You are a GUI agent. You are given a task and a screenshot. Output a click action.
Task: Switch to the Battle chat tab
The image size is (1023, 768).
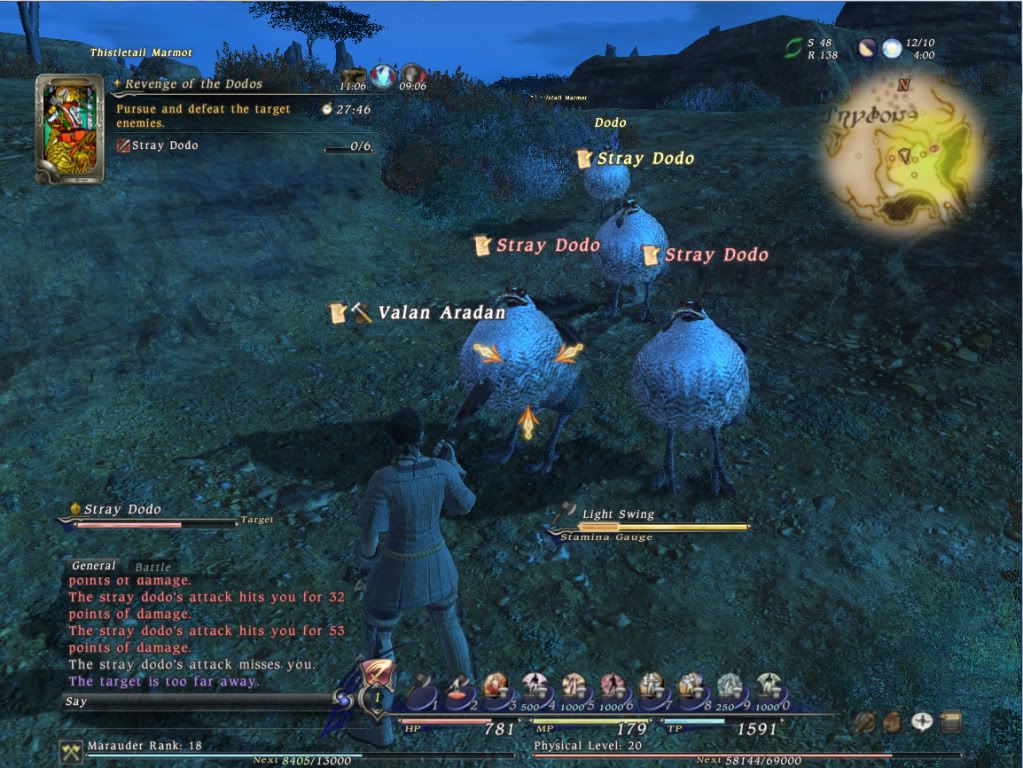(x=153, y=567)
